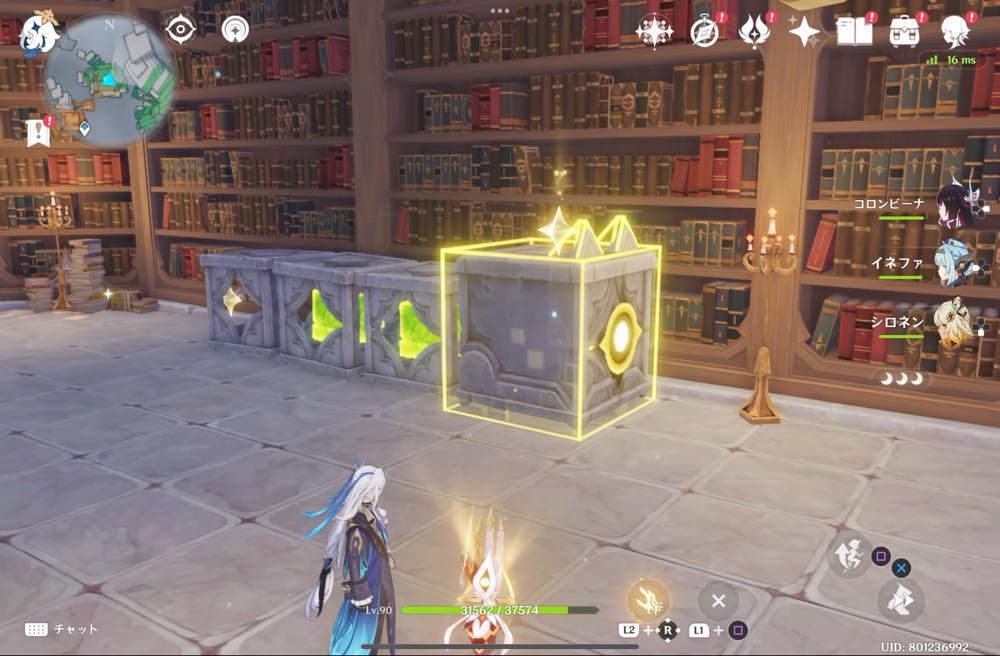The width and height of the screenshot is (1000, 656).
Task: Open the circular minimap
Action: pyautogui.click(x=110, y=80)
